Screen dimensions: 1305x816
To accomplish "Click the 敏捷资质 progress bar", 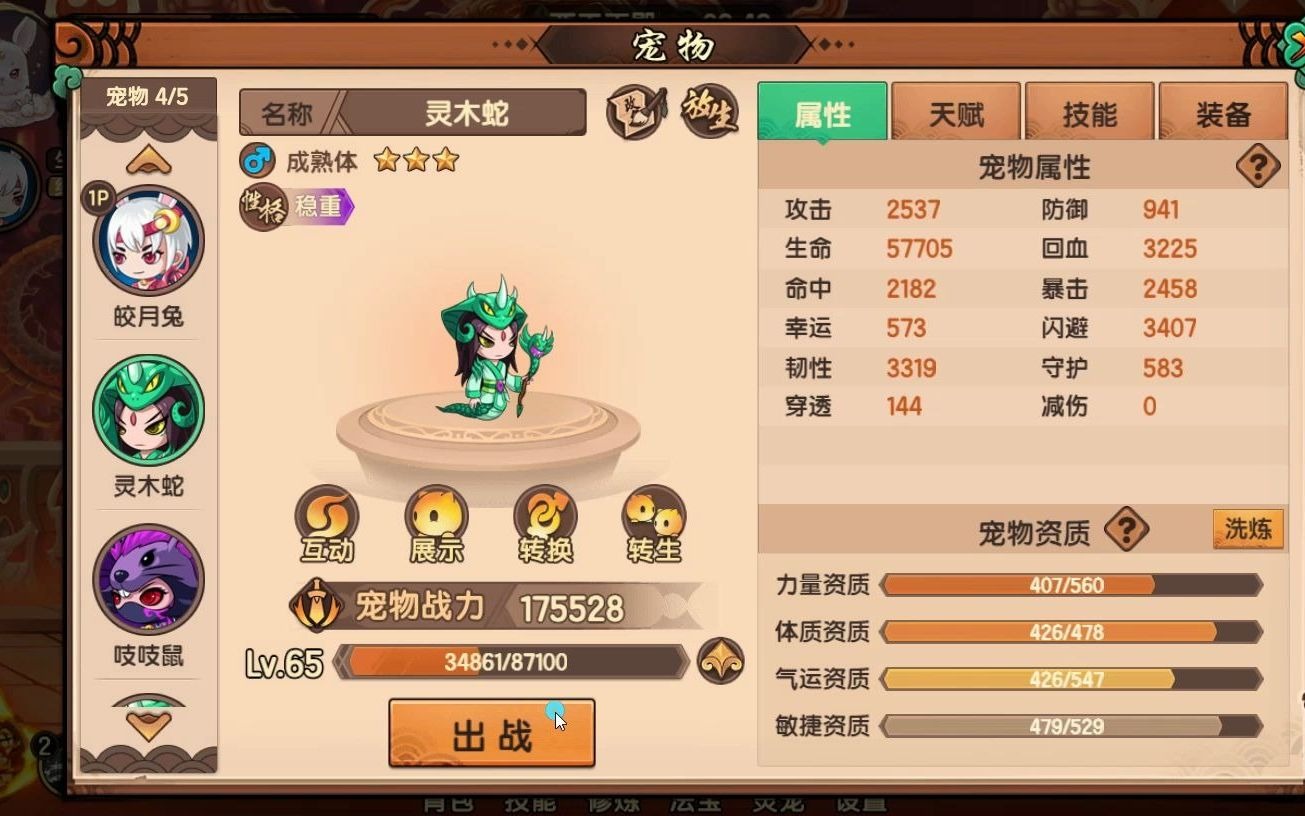I will pyautogui.click(x=1065, y=727).
